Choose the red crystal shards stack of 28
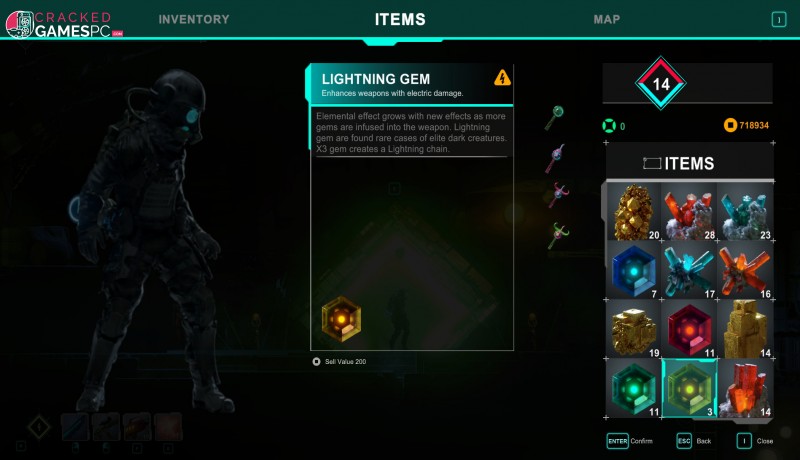The image size is (800, 460). pyautogui.click(x=689, y=212)
